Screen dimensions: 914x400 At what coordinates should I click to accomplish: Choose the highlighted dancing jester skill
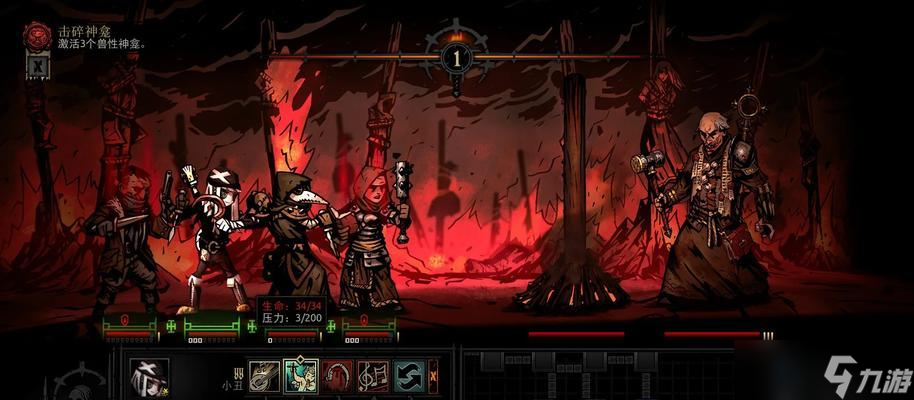click(300, 377)
